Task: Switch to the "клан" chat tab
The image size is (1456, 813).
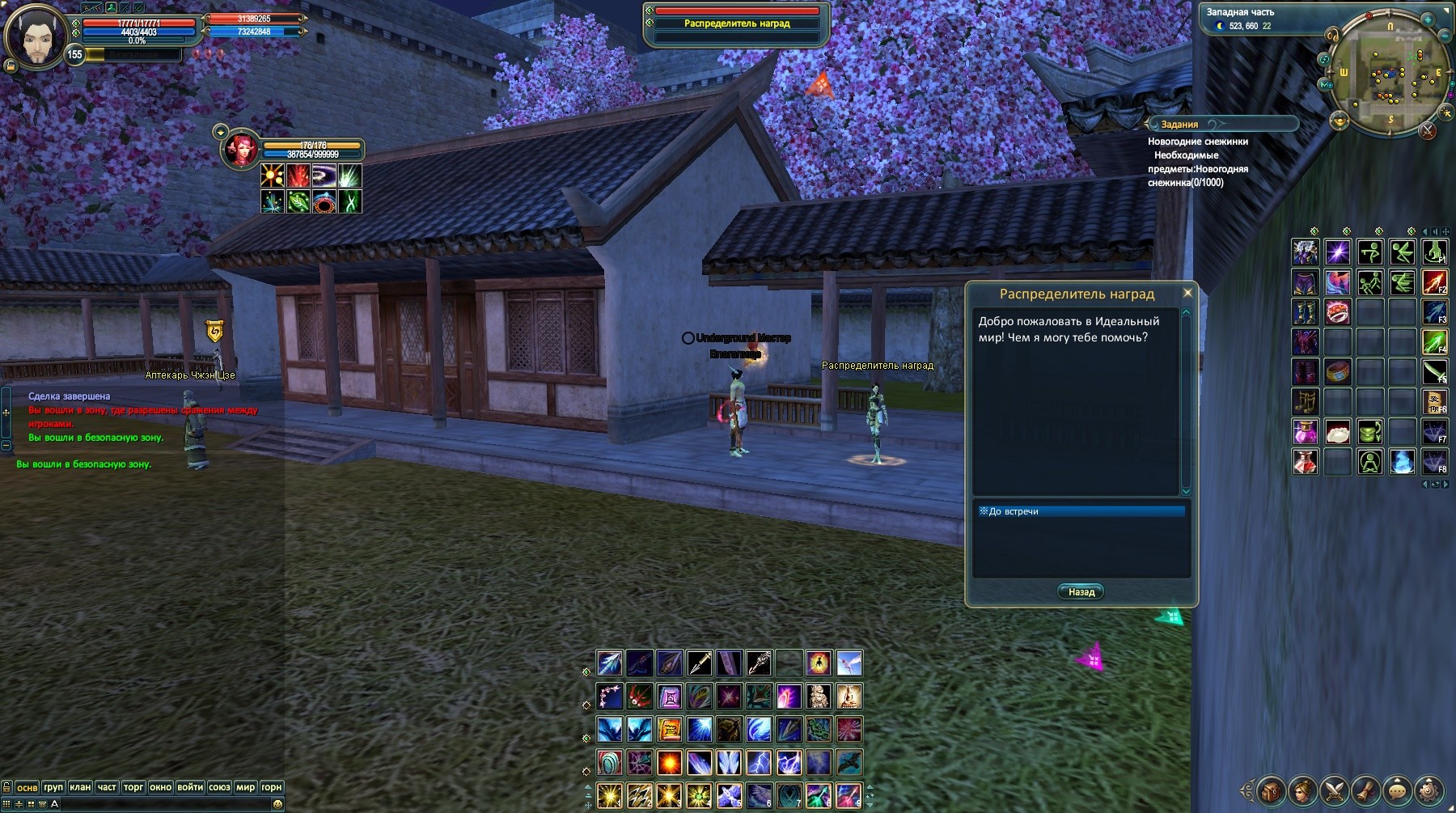Action: pos(80,787)
